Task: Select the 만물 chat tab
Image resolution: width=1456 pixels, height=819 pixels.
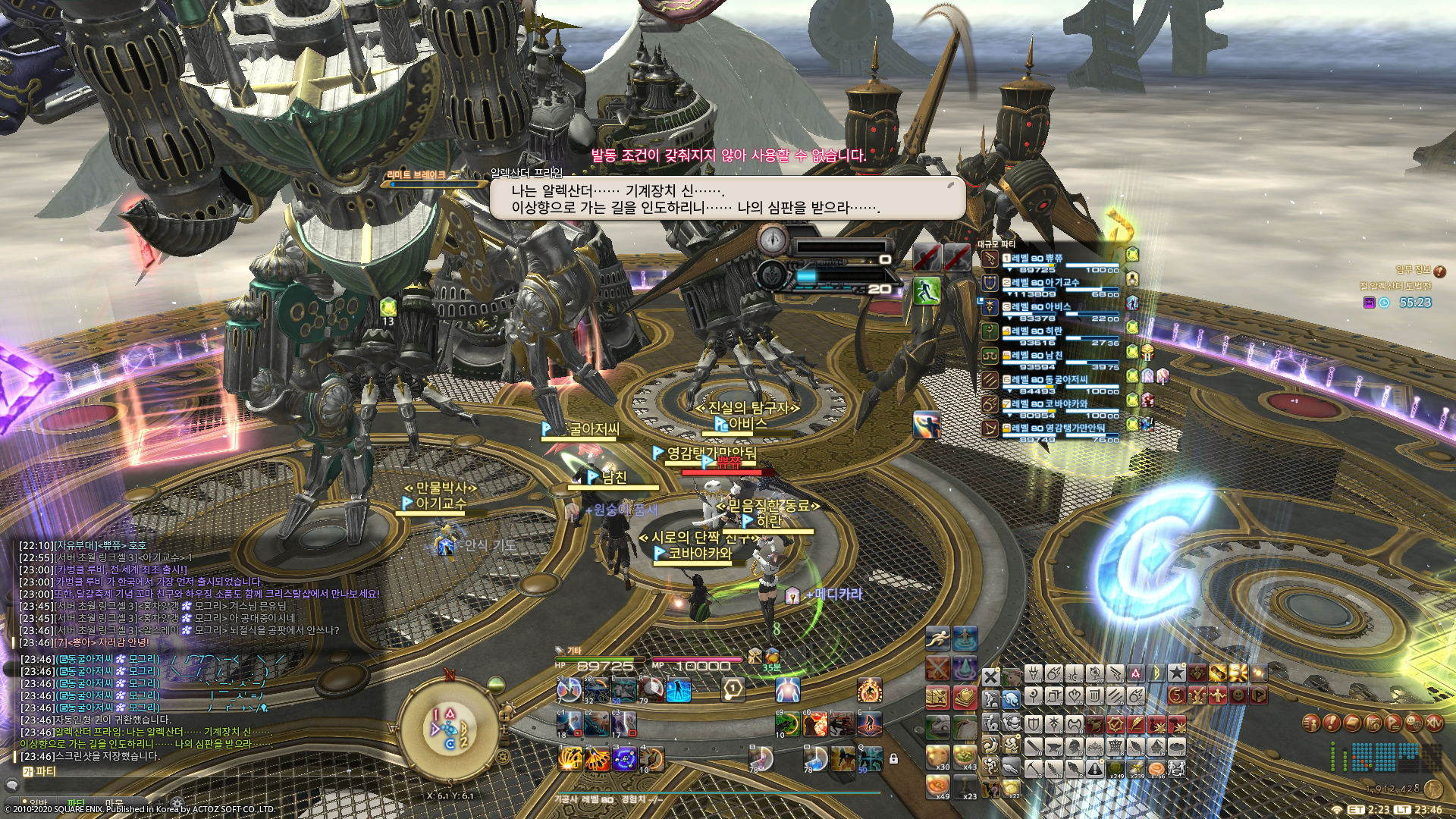Action: click(x=115, y=802)
